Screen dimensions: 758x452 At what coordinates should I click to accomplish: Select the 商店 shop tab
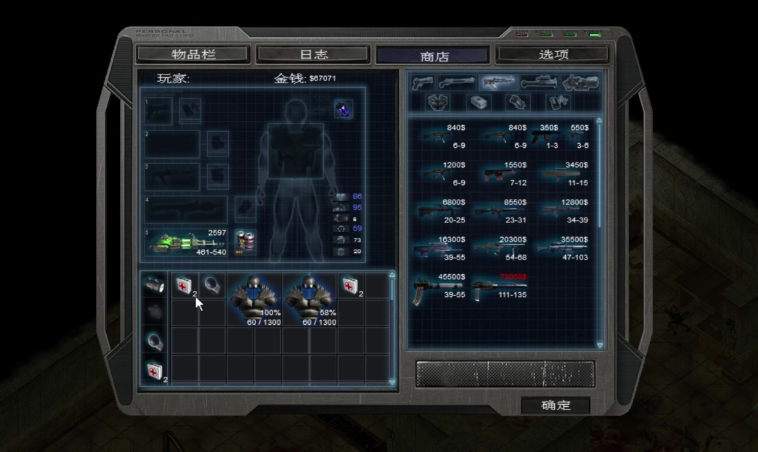pyautogui.click(x=432, y=55)
